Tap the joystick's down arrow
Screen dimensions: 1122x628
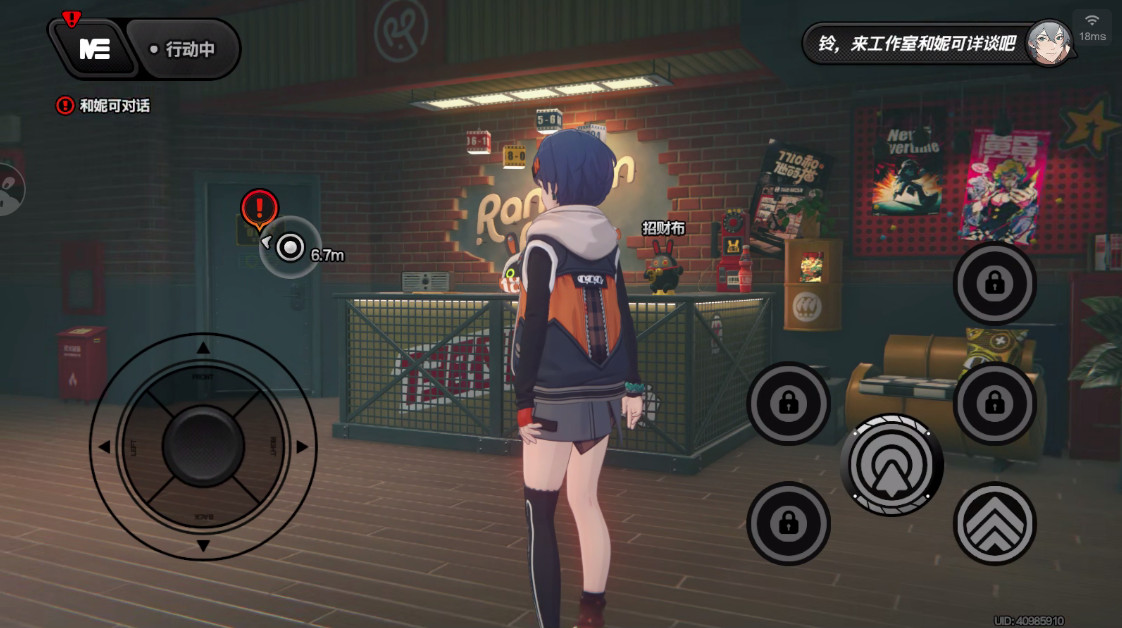click(203, 545)
